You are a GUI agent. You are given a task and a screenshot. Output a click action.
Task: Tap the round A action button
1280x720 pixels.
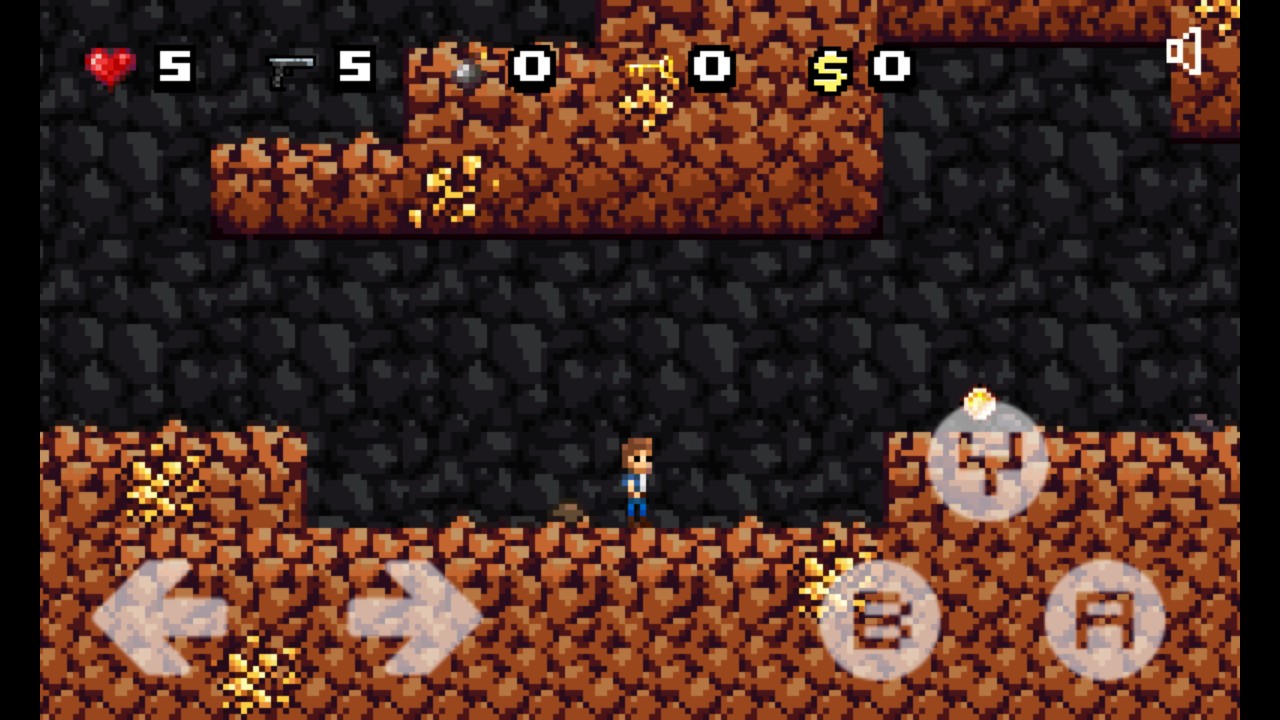pyautogui.click(x=1104, y=618)
